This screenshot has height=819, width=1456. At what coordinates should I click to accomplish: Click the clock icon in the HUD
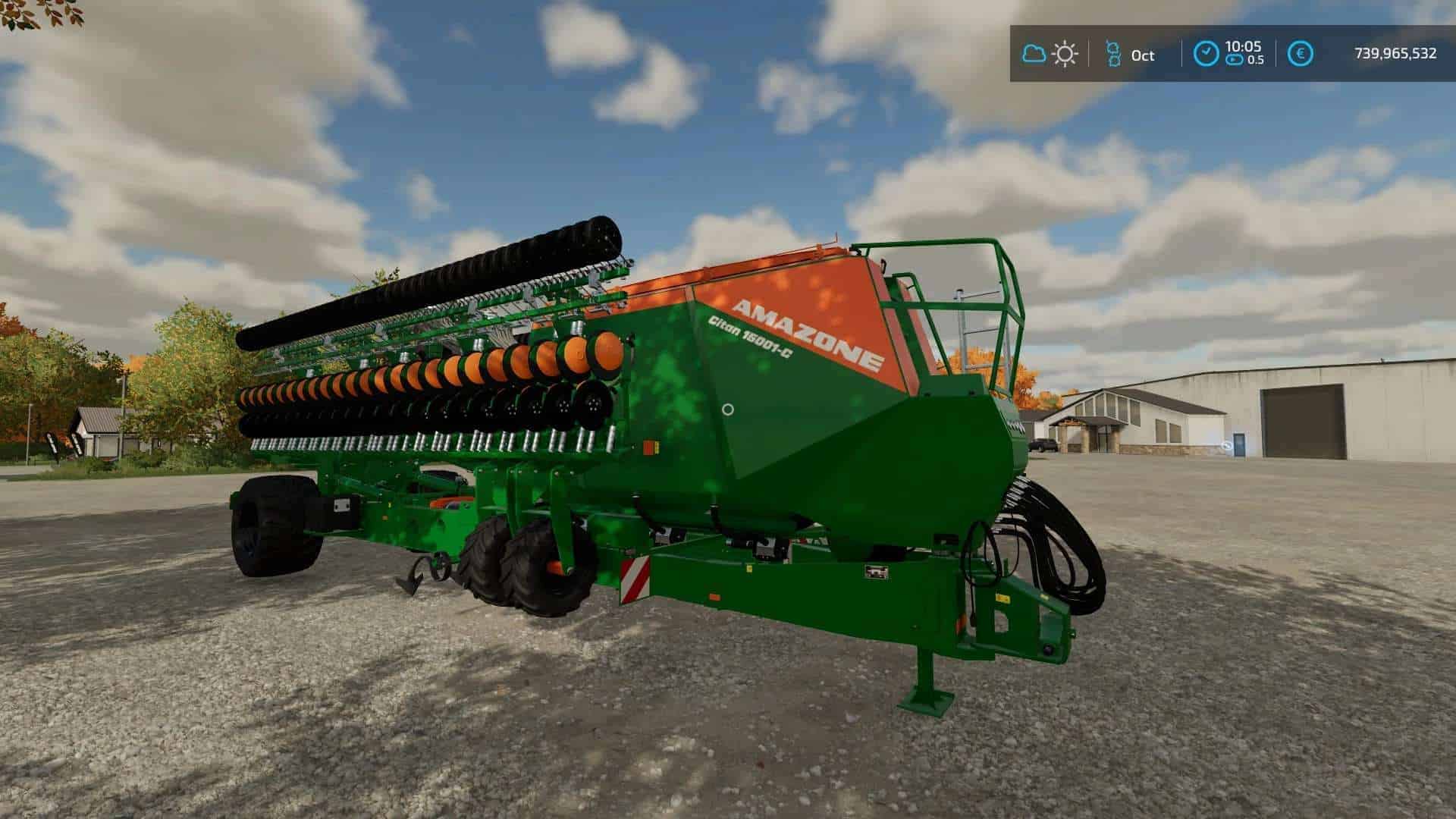coord(1206,54)
